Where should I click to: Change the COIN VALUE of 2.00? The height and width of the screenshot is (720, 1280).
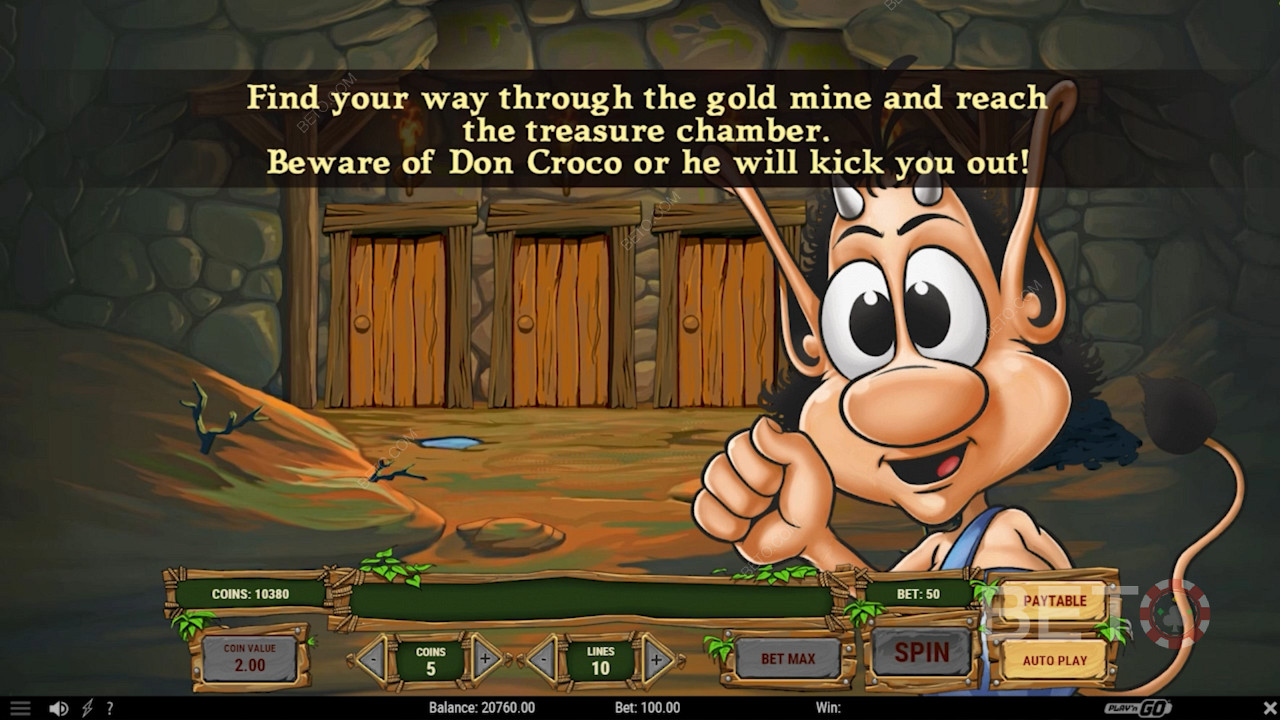pyautogui.click(x=249, y=657)
